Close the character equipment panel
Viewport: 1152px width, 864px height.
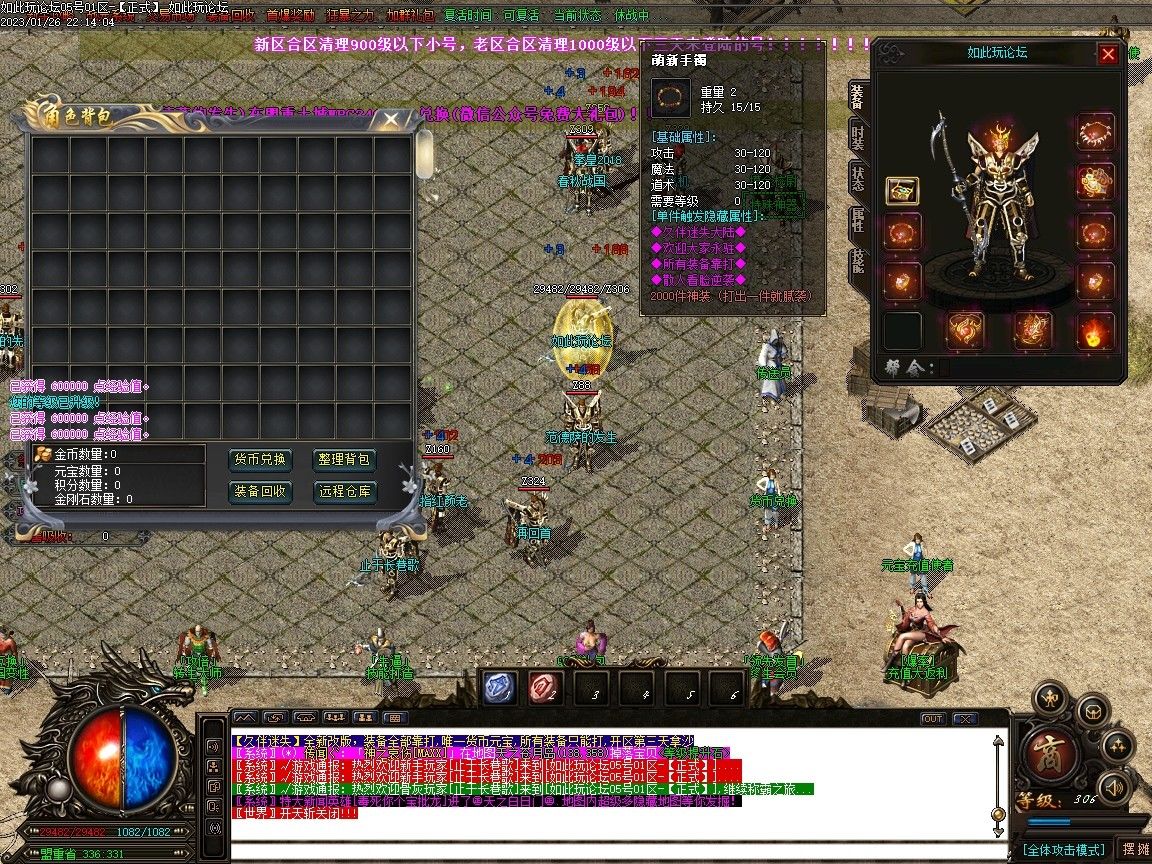1108,55
